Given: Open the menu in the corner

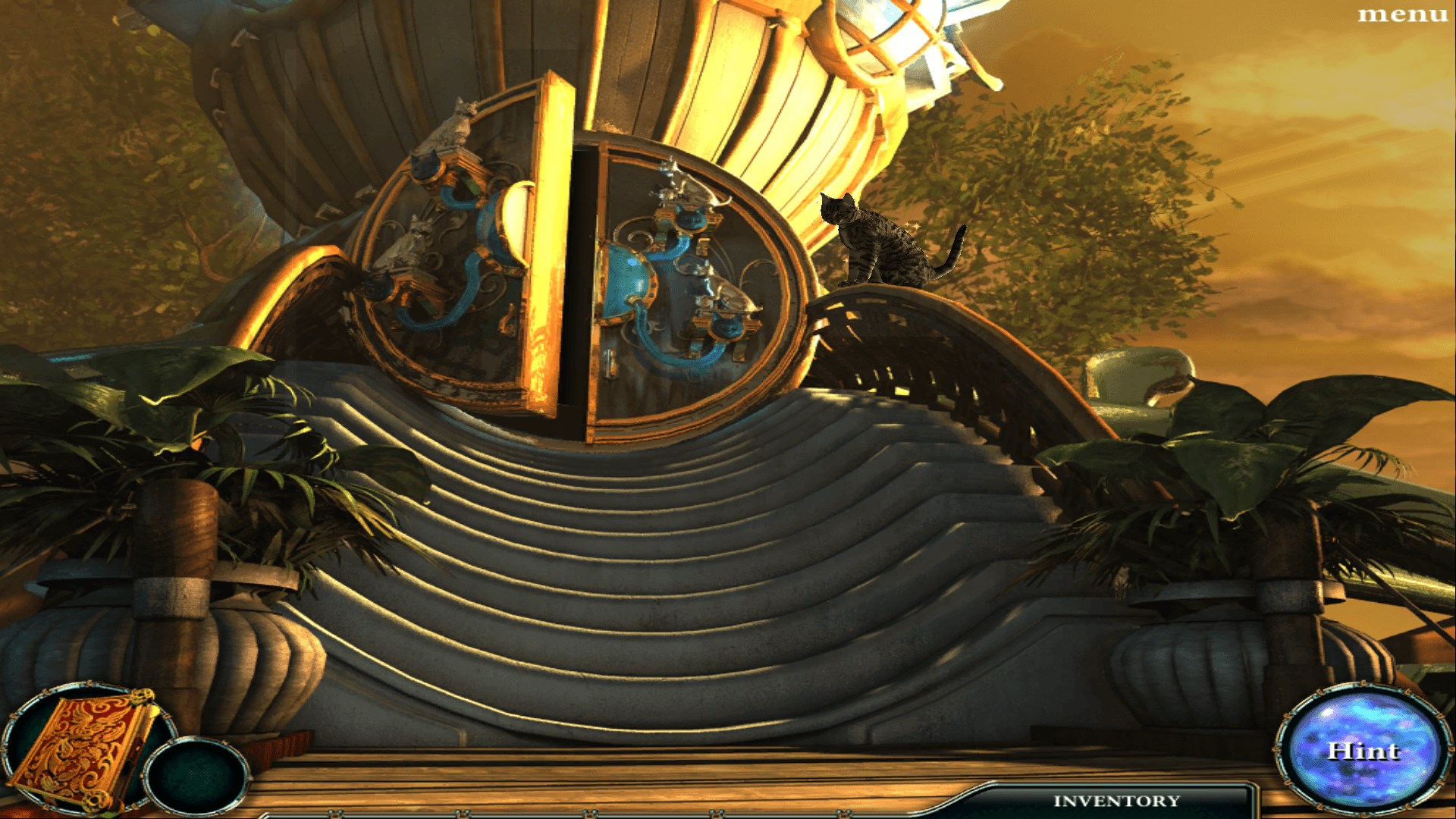Looking at the screenshot, I should pyautogui.click(x=1401, y=14).
